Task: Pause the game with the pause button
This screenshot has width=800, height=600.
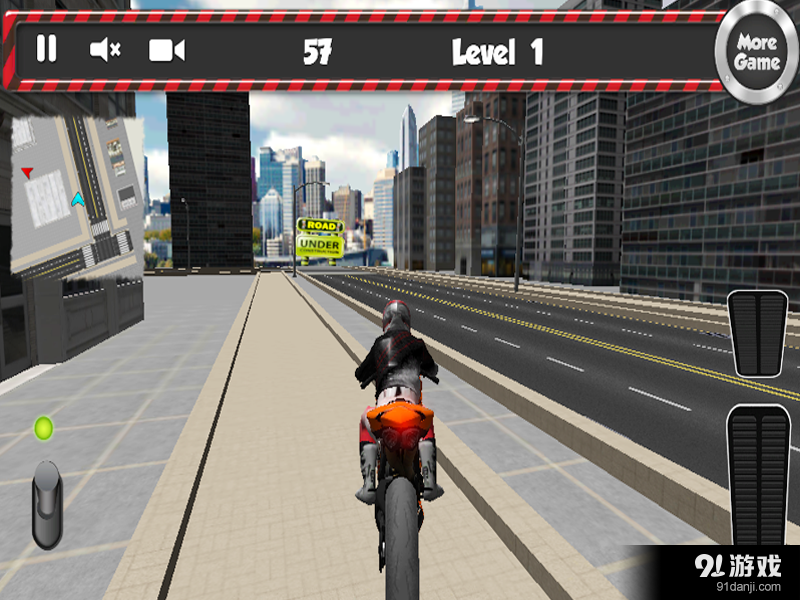Action: pyautogui.click(x=47, y=49)
